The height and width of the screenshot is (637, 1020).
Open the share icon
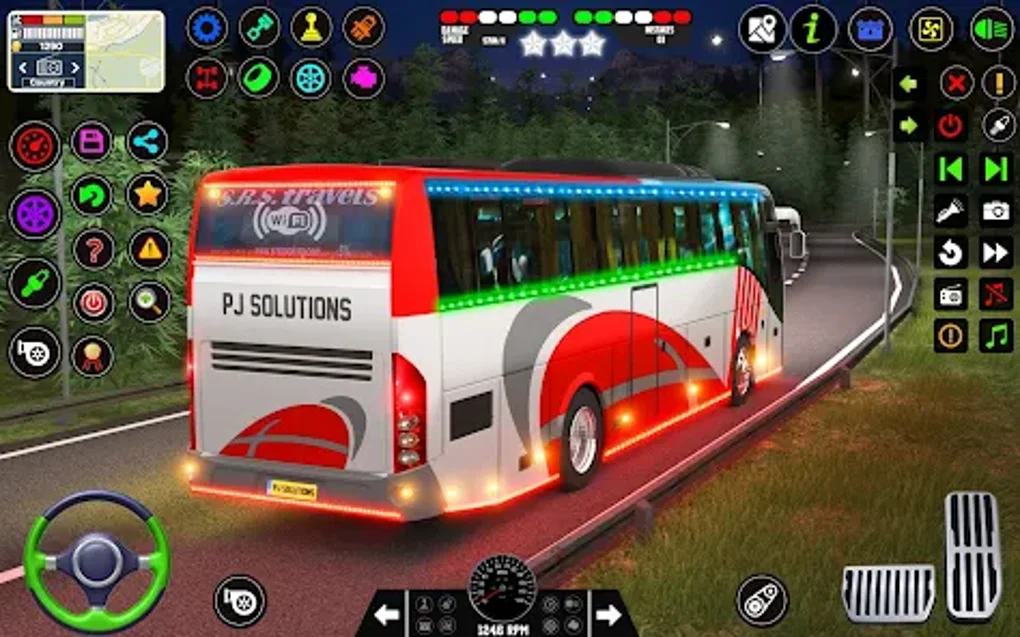click(x=148, y=141)
